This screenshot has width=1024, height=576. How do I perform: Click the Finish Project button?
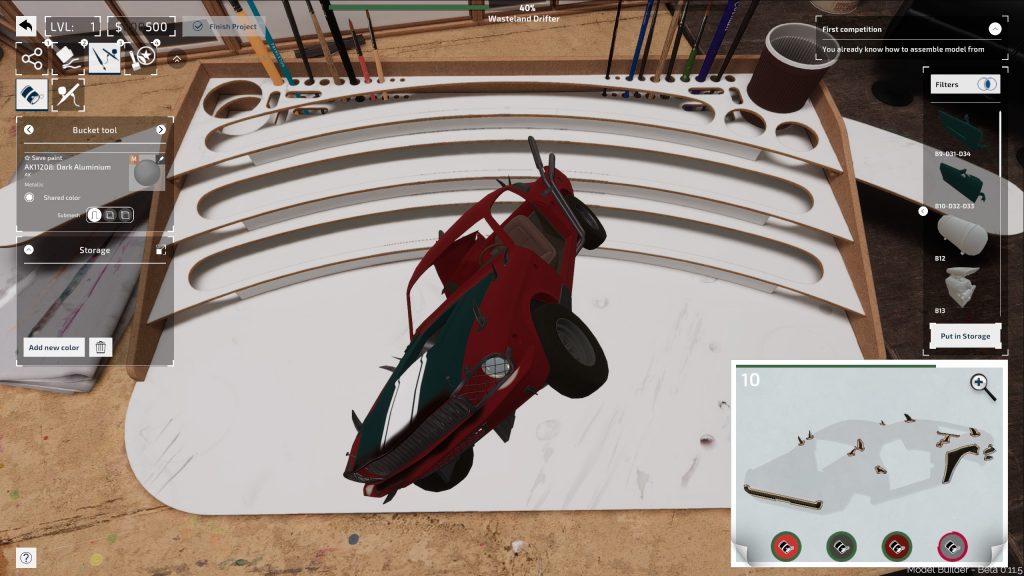tap(224, 27)
